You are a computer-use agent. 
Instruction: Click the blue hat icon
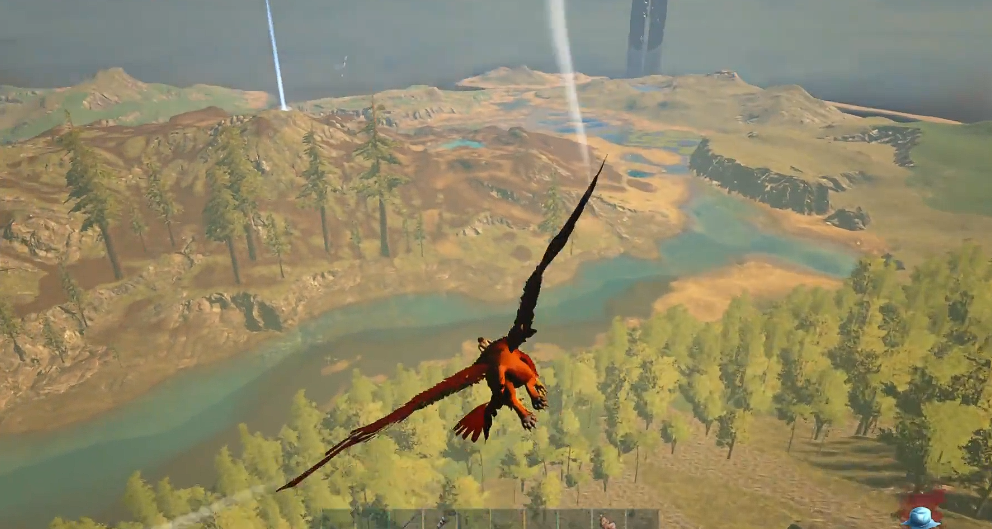(919, 518)
